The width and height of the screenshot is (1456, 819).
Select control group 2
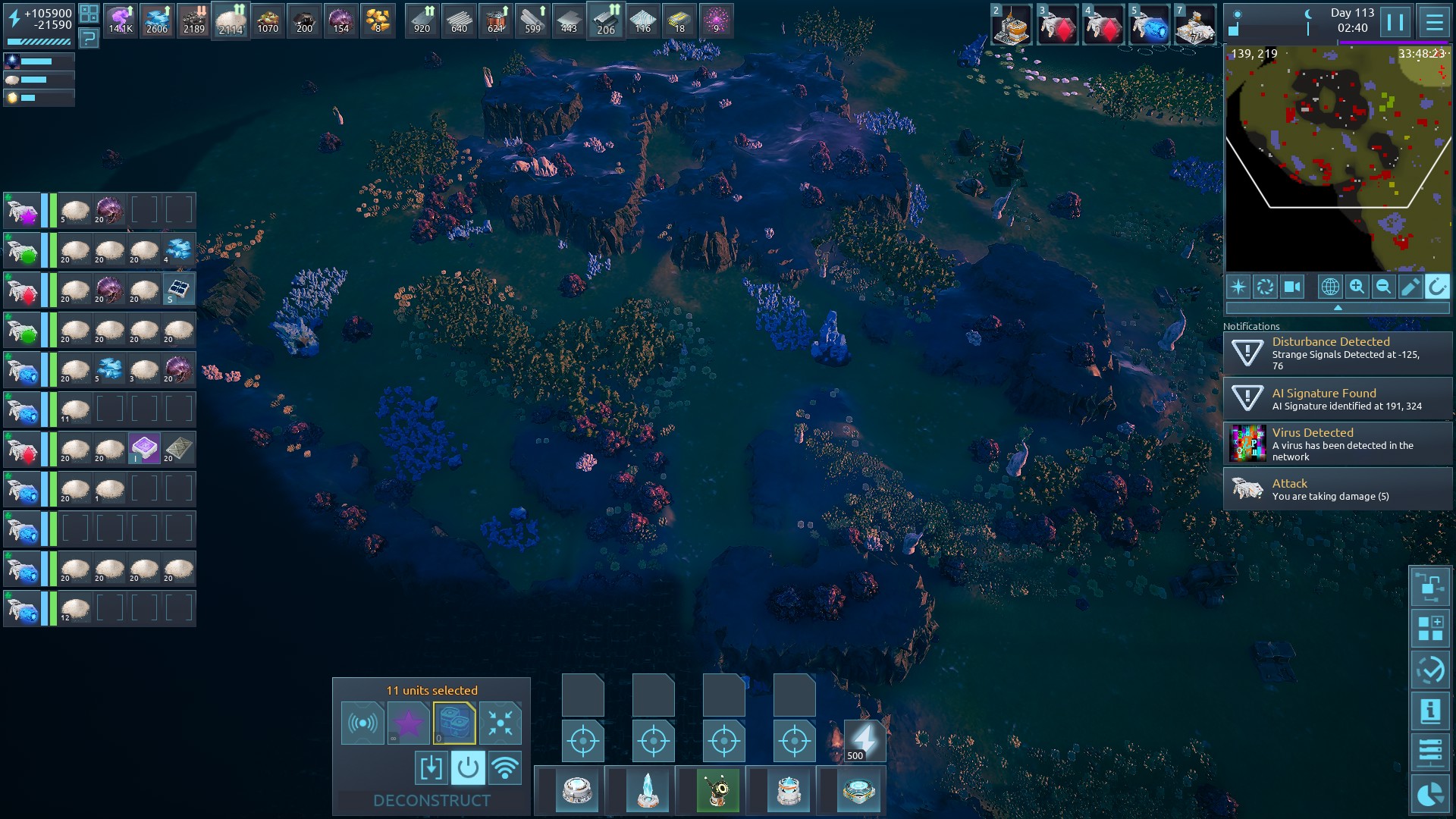coord(1012,25)
